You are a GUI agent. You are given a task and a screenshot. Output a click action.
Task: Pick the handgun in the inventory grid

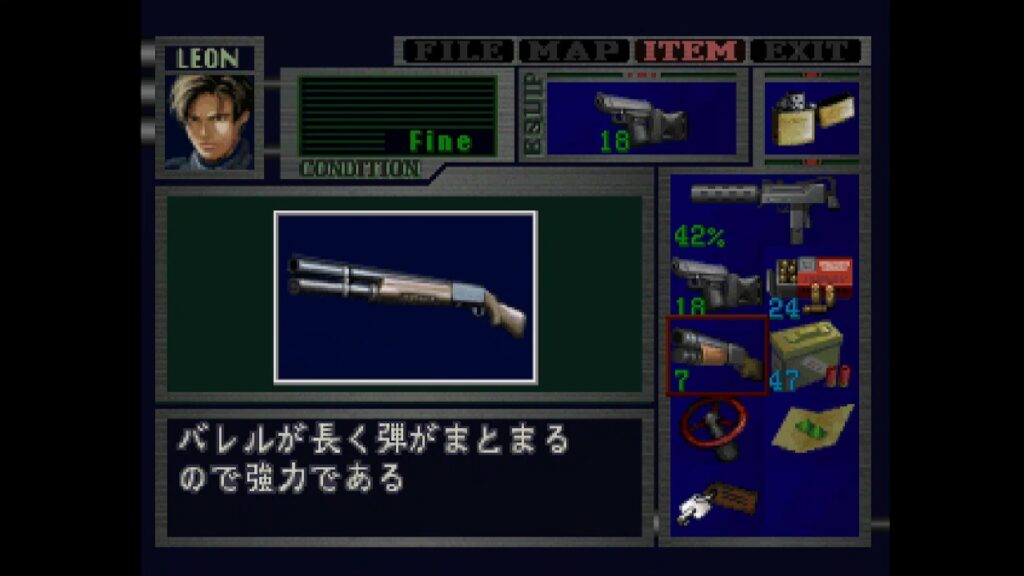click(x=715, y=284)
